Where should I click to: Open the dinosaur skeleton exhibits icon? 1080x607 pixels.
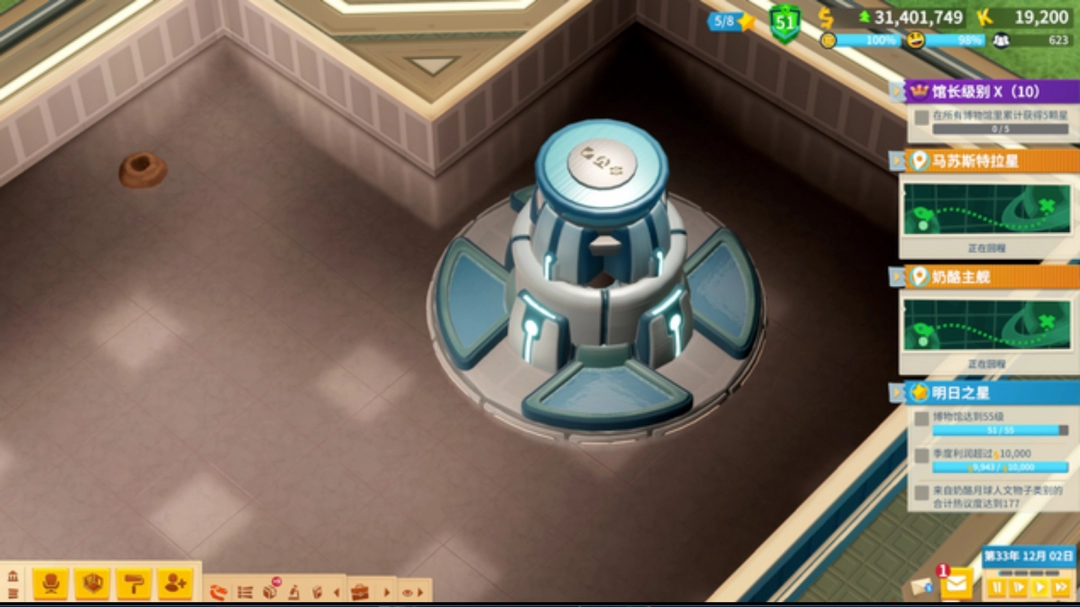(x=218, y=592)
